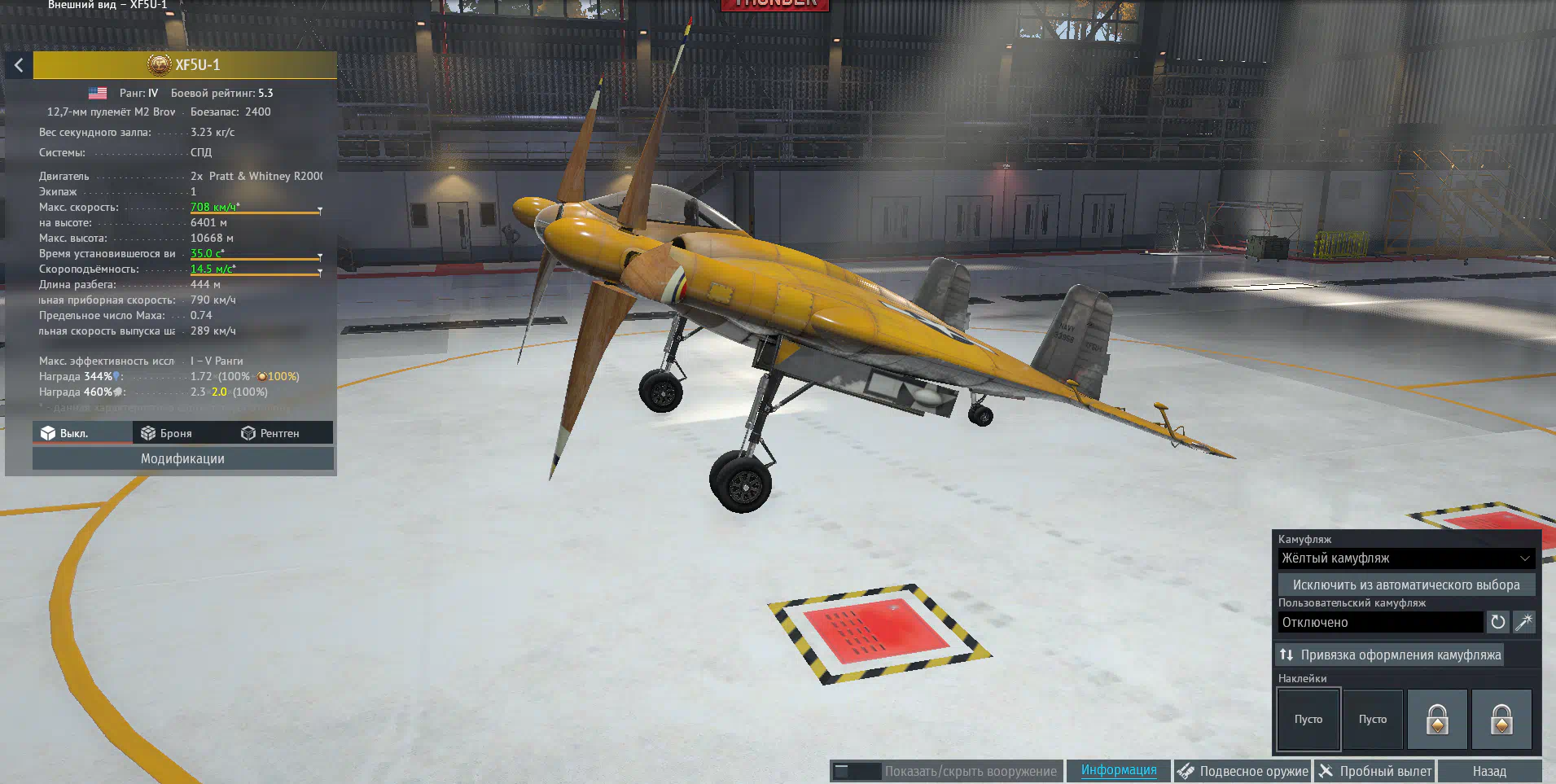1556x784 pixels.
Task: Click Исключить из автоматического выбора
Action: (x=1405, y=585)
